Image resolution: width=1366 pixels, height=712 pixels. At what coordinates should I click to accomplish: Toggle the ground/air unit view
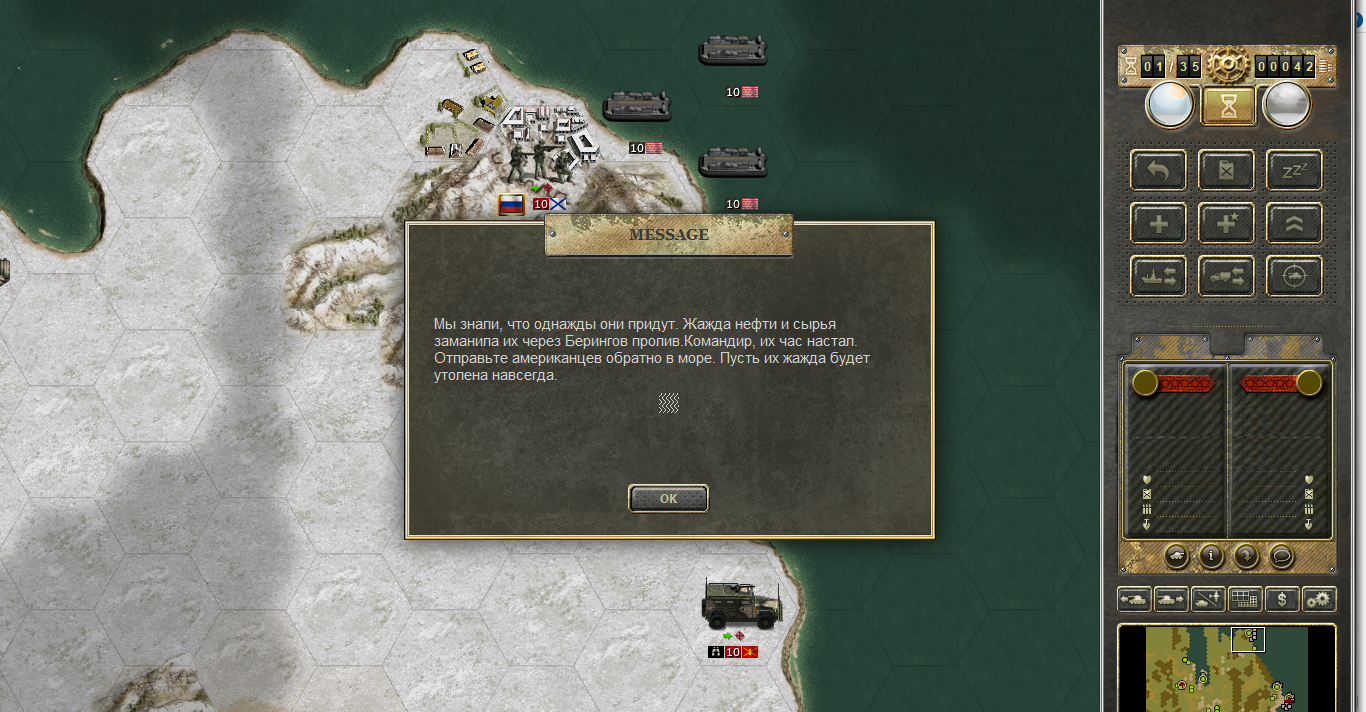tap(1208, 599)
